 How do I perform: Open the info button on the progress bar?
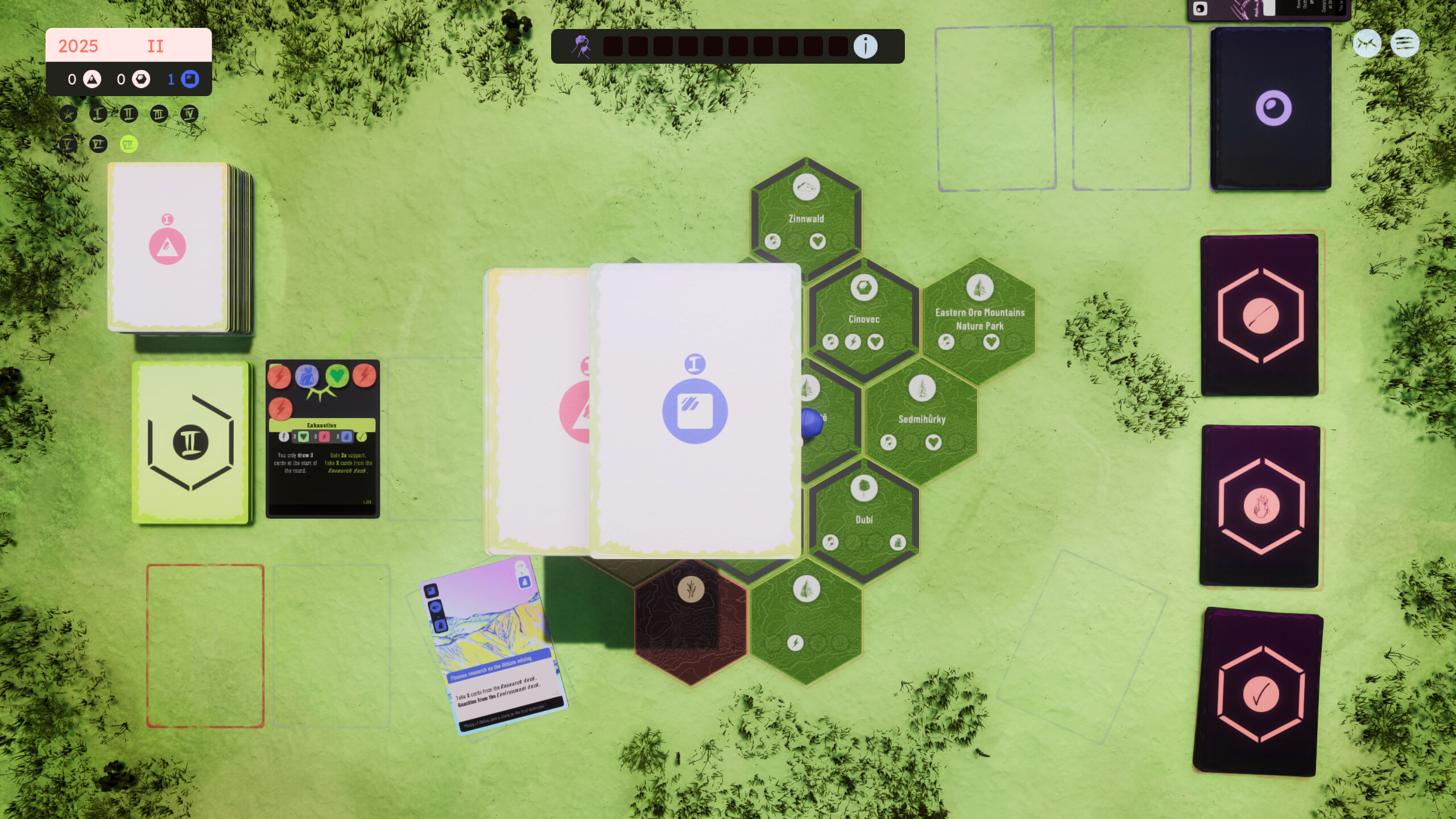coord(866,47)
